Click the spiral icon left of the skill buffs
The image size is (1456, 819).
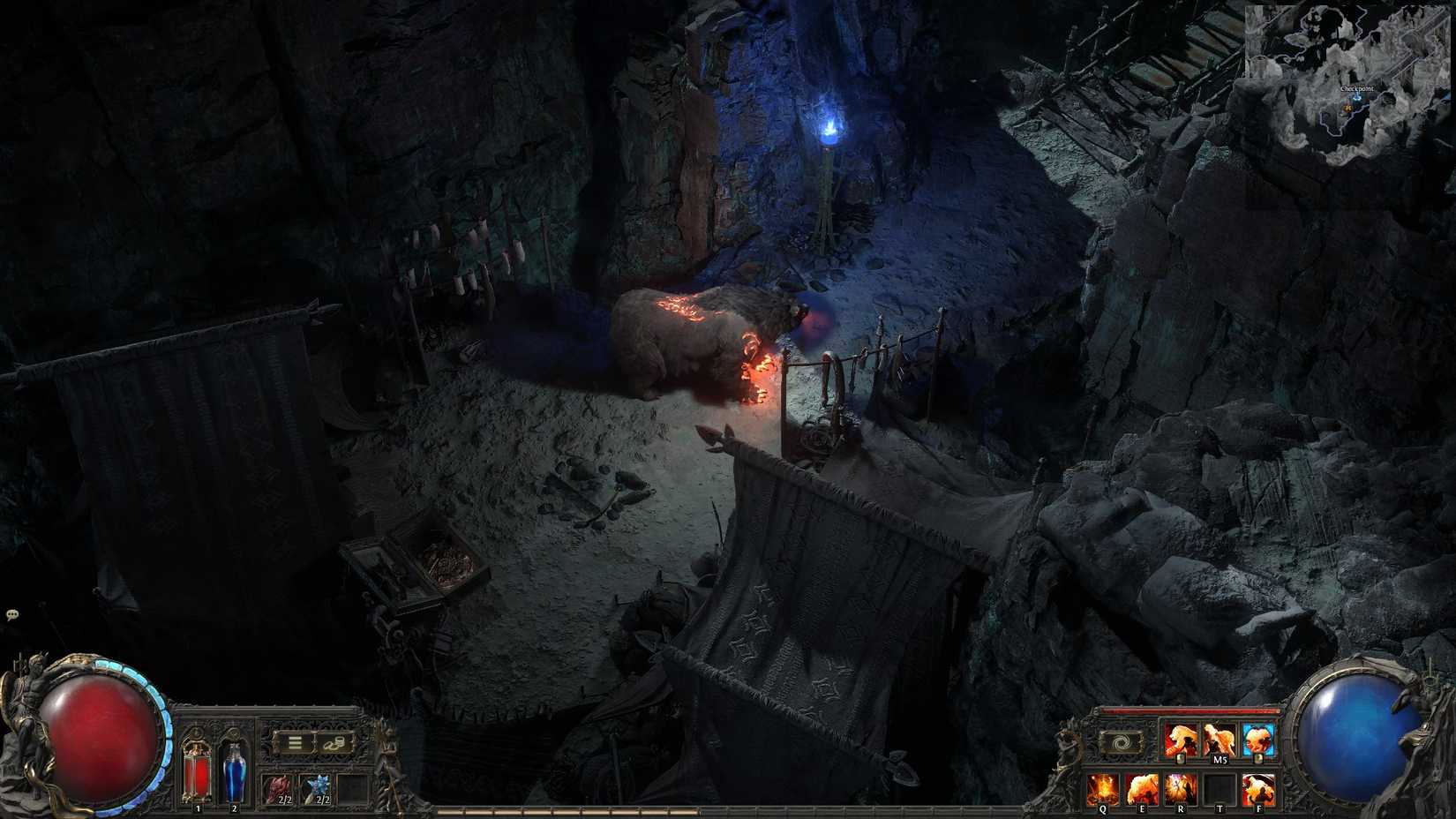(x=1121, y=740)
